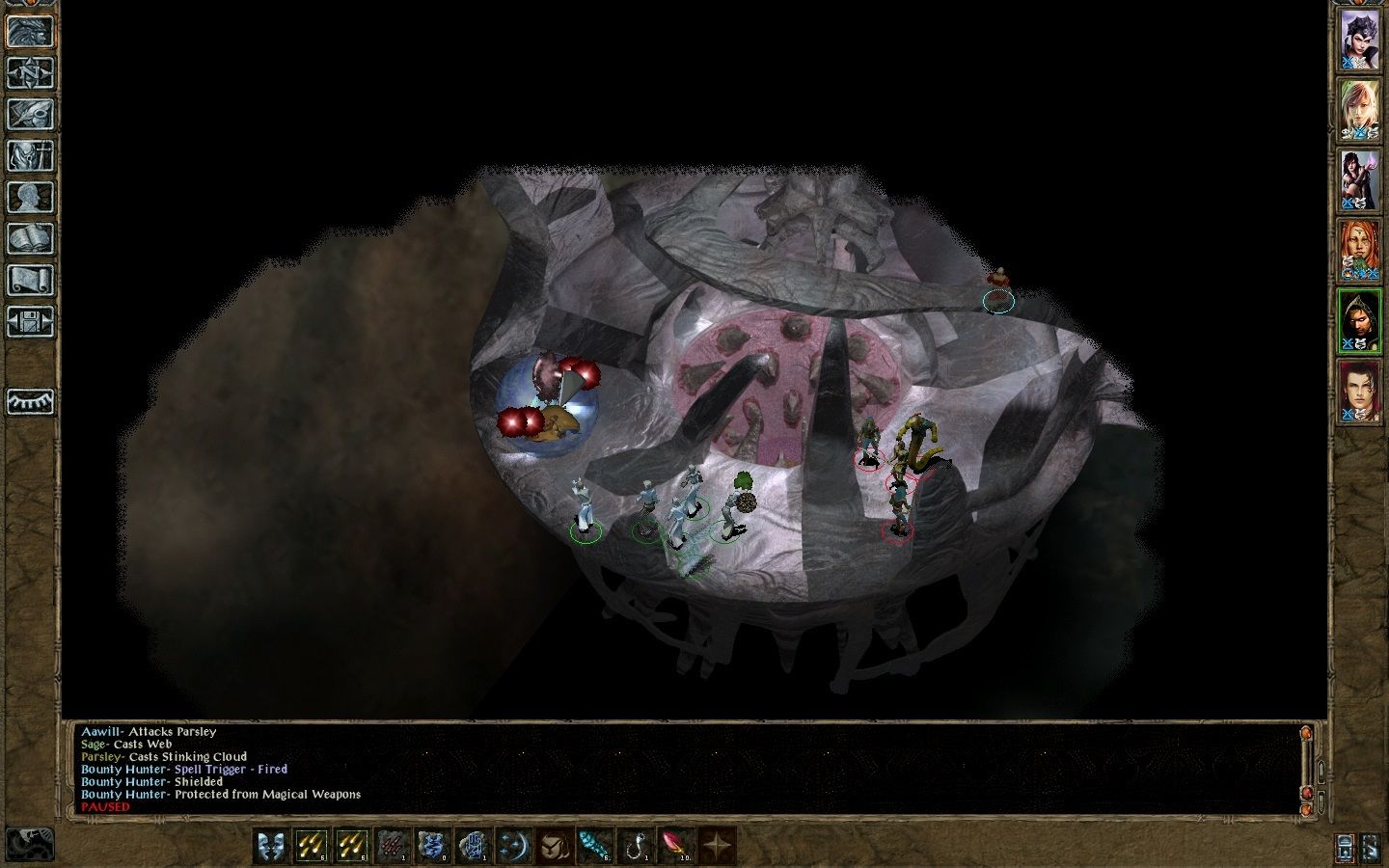The image size is (1389, 868).
Task: Select the long-haired man's portrait
Action: click(1359, 392)
